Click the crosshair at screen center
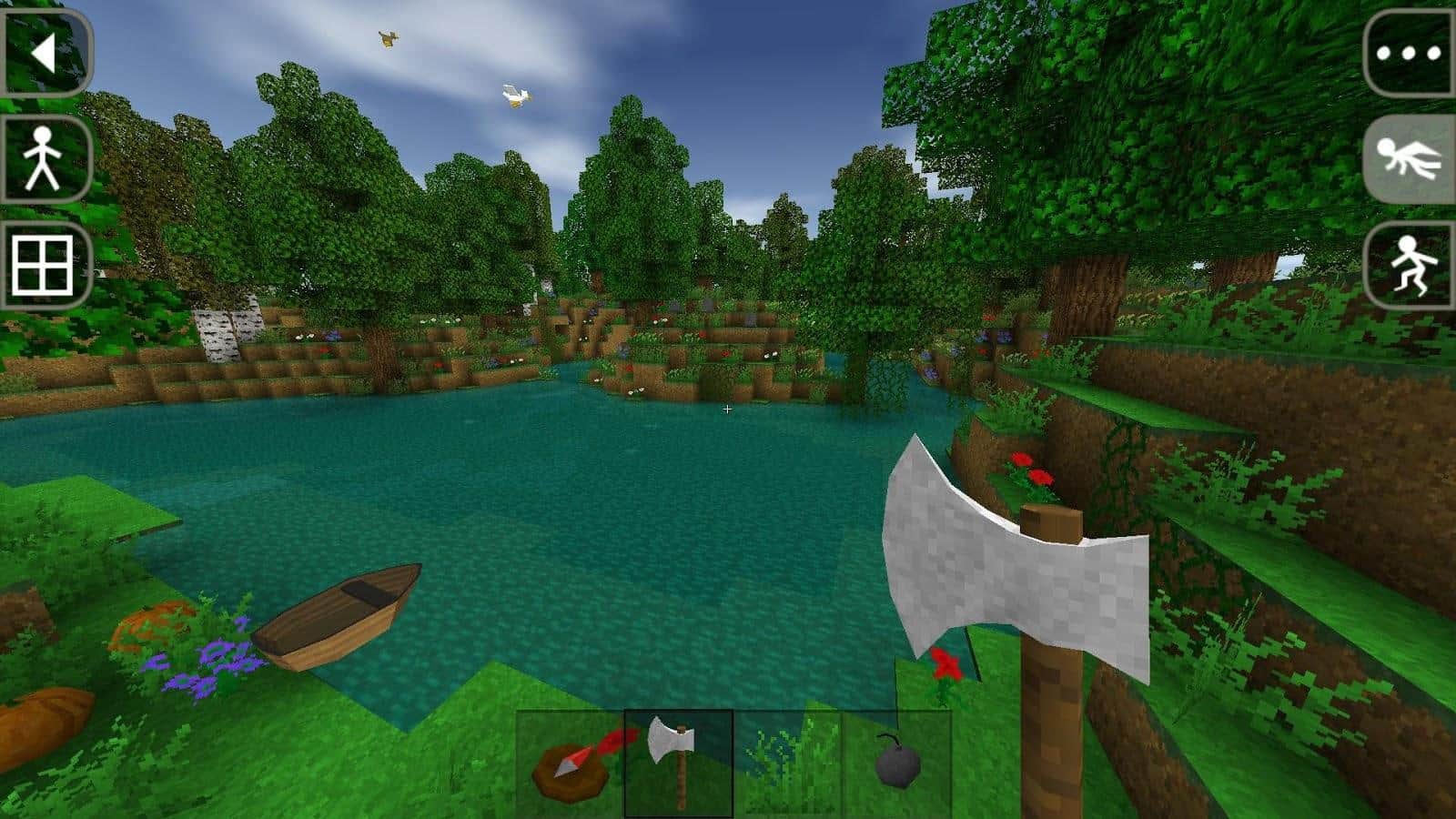This screenshot has height=819, width=1456. (x=728, y=409)
